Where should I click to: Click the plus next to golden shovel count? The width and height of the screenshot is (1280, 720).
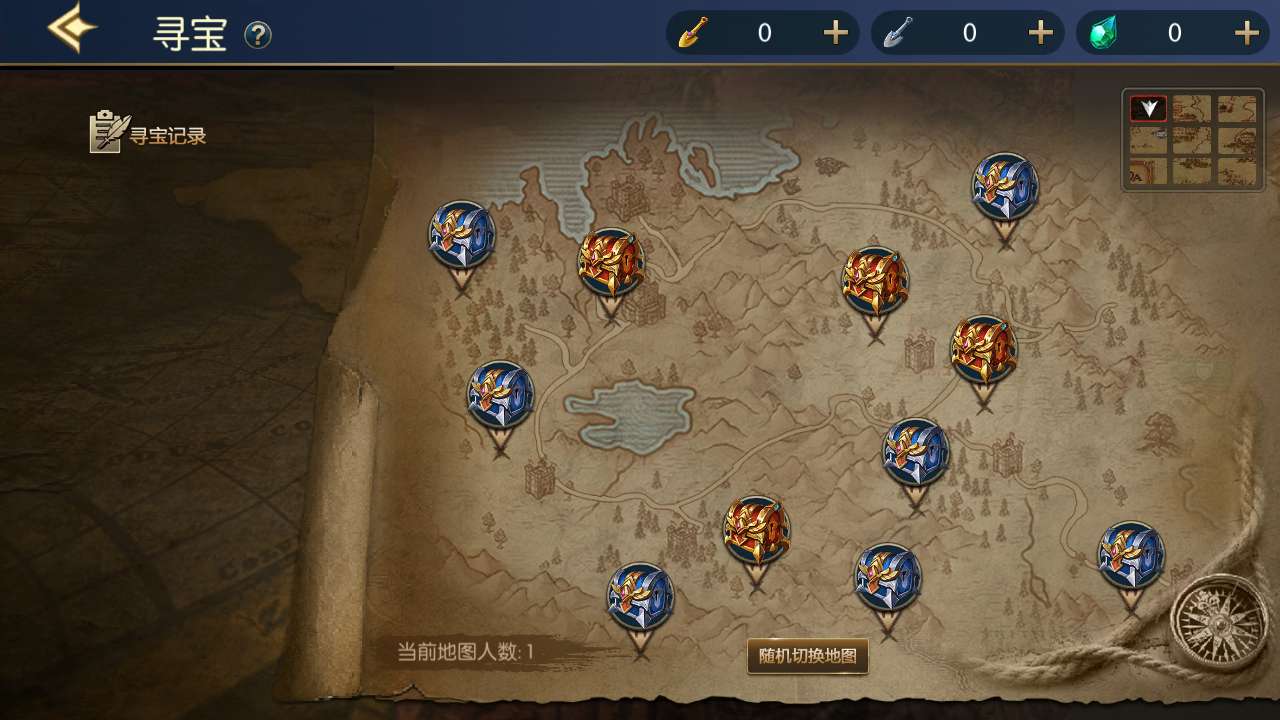[836, 32]
